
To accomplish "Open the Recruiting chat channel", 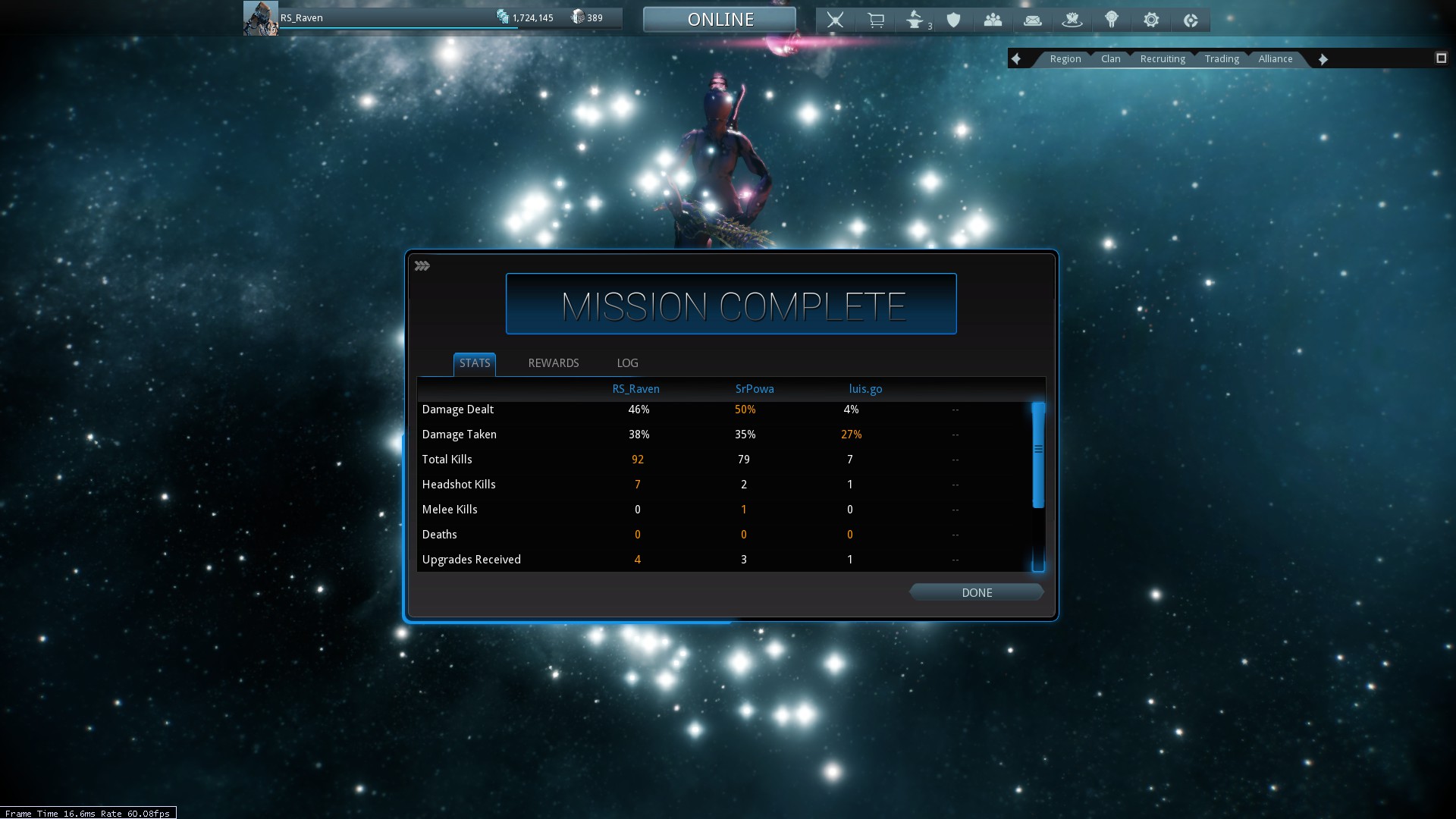I will (x=1163, y=59).
